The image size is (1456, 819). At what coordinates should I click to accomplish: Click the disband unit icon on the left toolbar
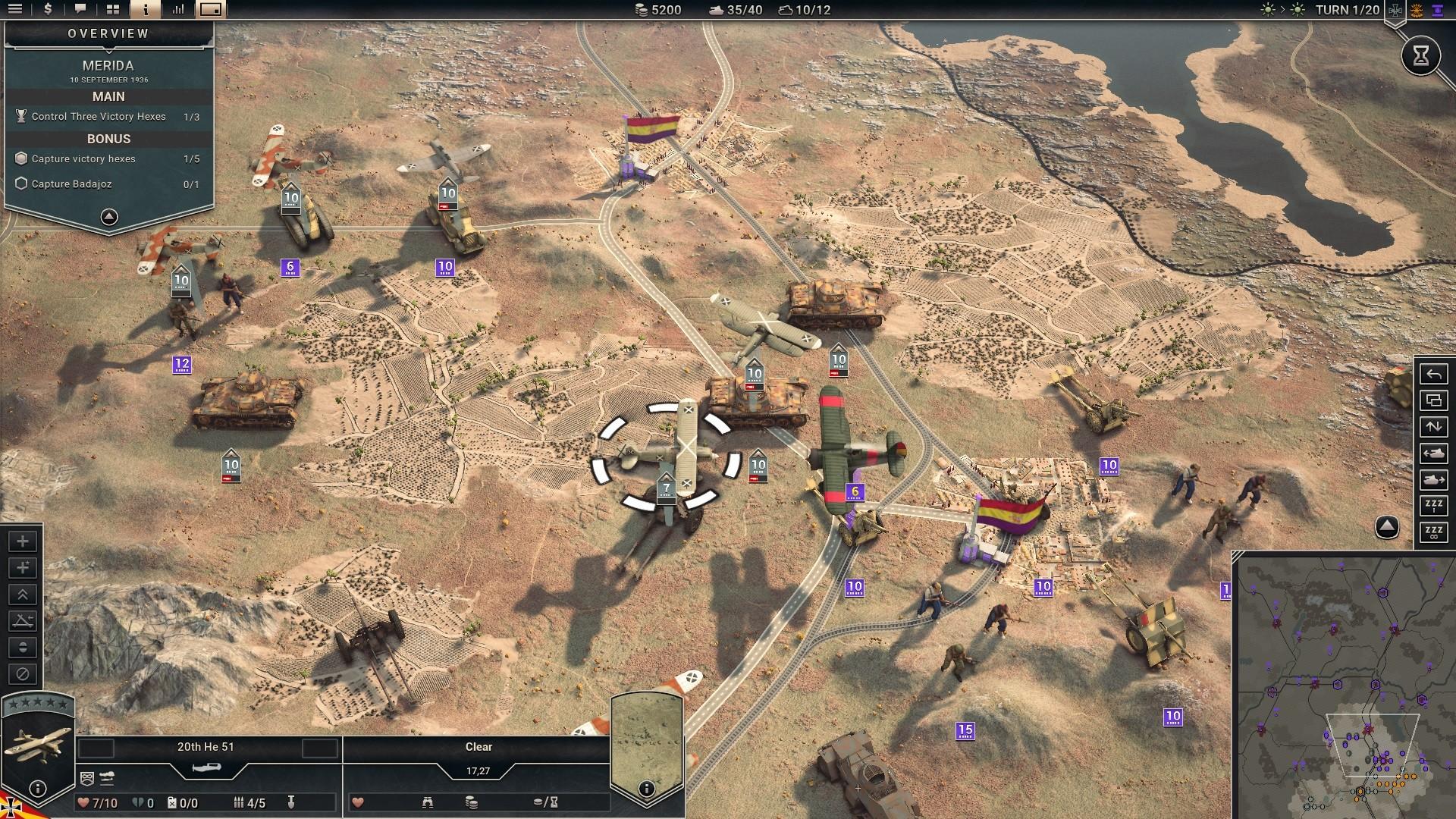[x=22, y=674]
